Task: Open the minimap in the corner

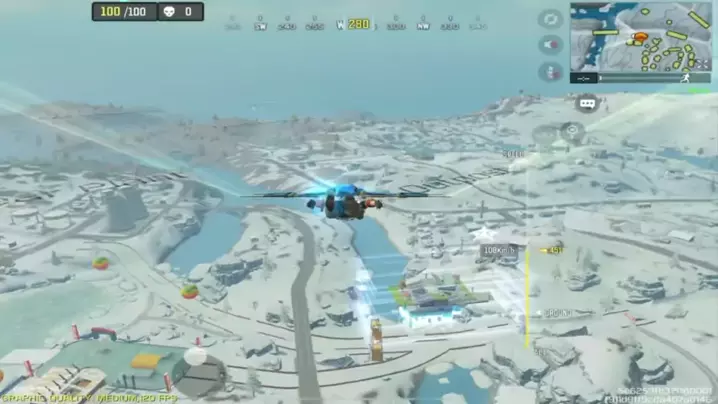Action: pyautogui.click(x=640, y=36)
